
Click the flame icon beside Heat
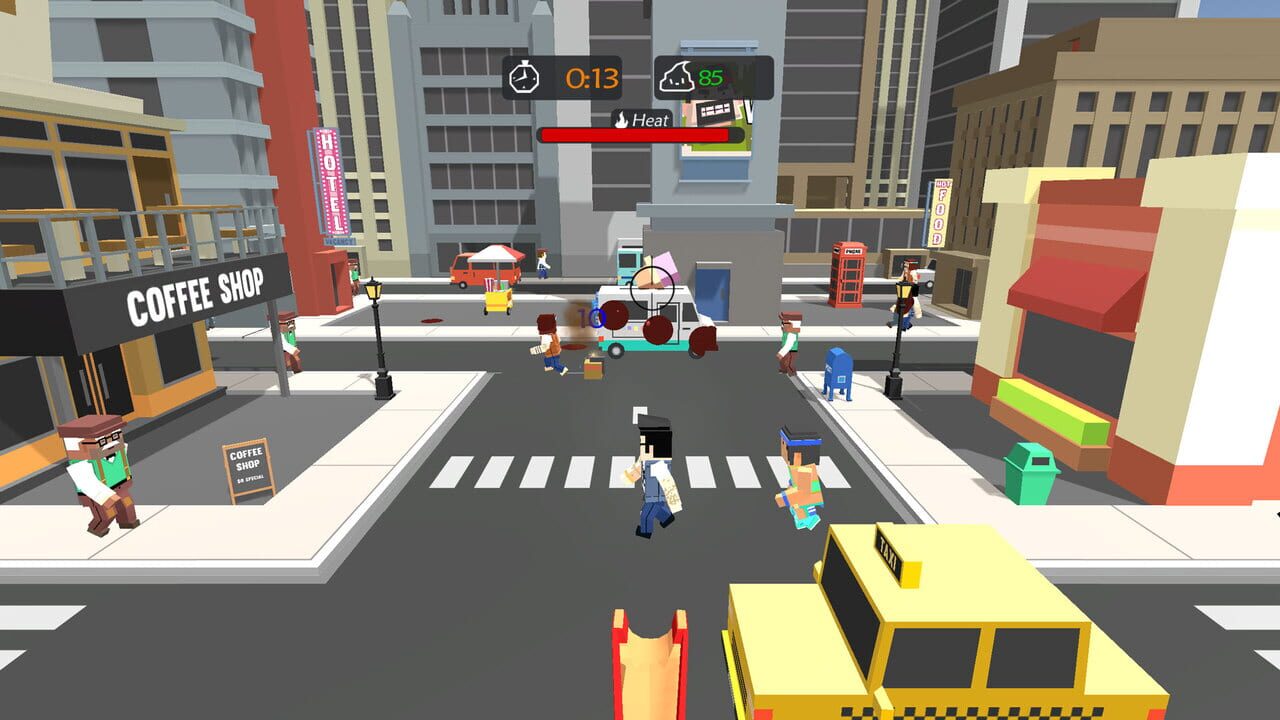[x=619, y=118]
